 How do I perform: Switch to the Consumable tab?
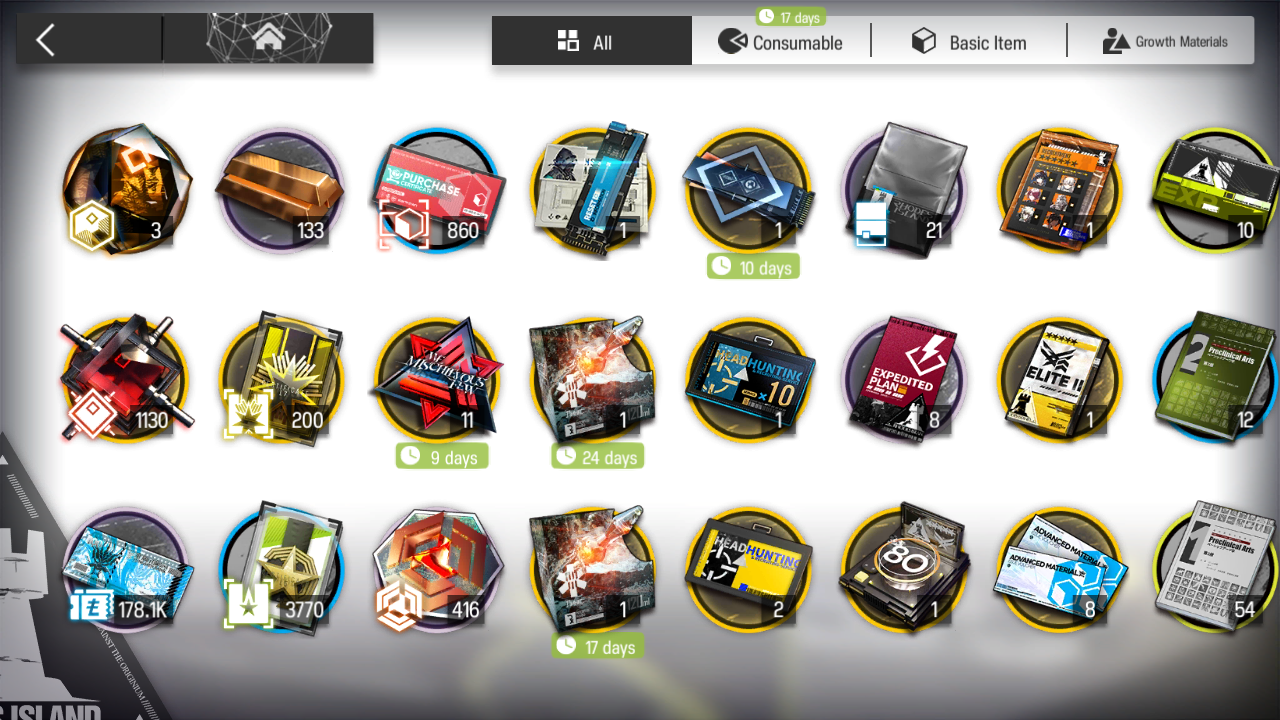(x=781, y=42)
